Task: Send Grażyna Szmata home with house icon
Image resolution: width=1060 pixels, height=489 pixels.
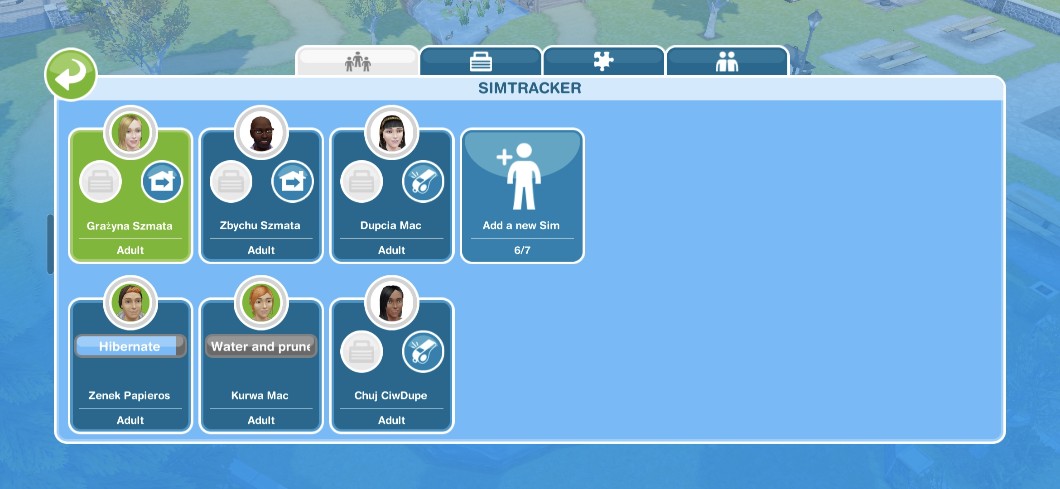Action: pos(161,182)
